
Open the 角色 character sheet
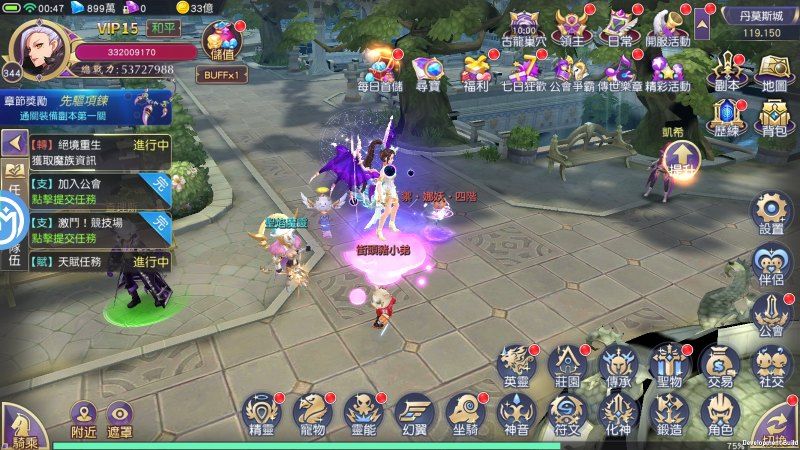[720, 413]
